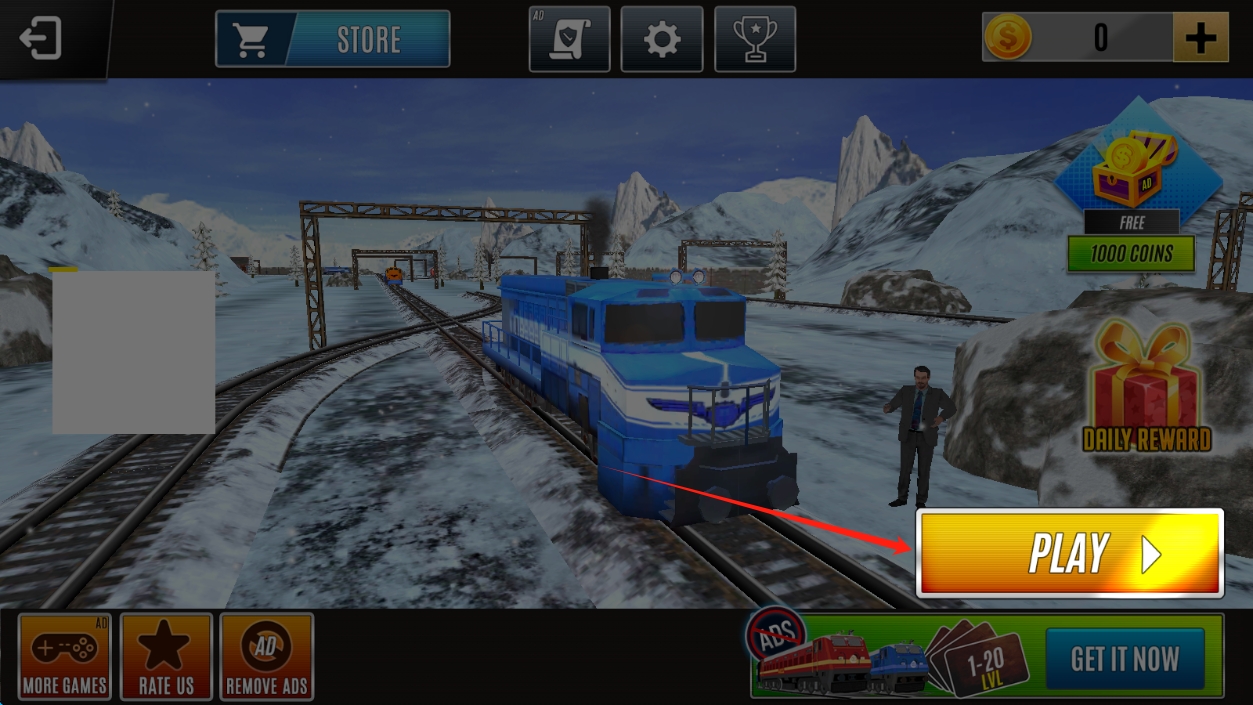The image size is (1253, 705).
Task: Add coins with the plus button
Action: [1200, 38]
